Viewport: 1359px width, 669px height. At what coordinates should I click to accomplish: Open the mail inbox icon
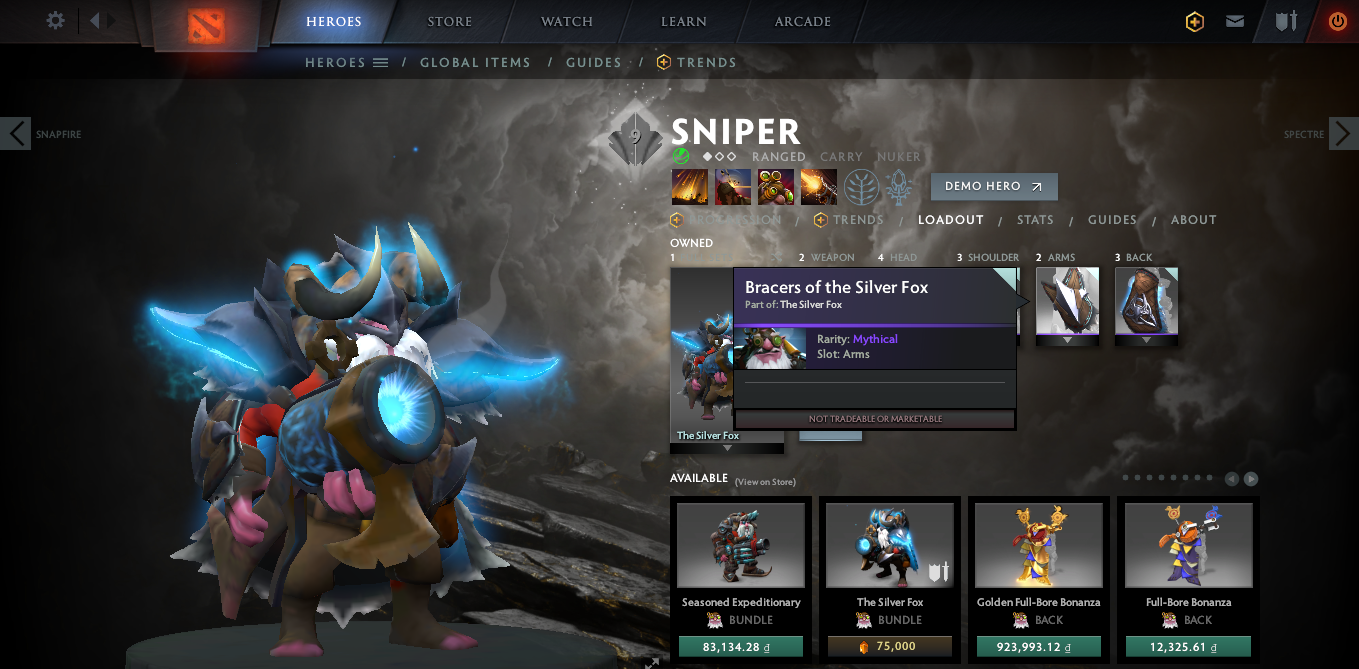pyautogui.click(x=1235, y=21)
